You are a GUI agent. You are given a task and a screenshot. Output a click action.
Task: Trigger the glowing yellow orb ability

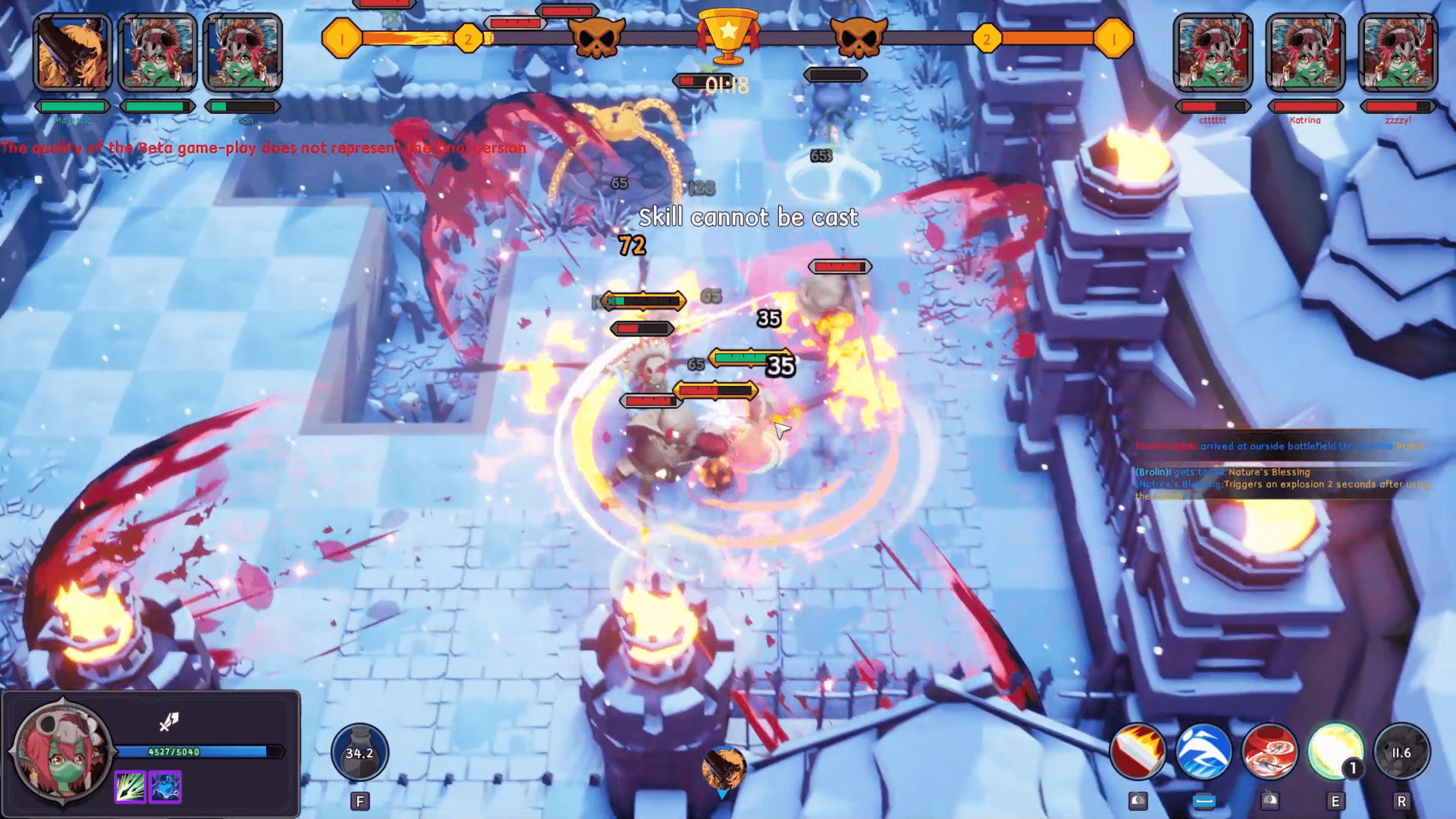click(x=1335, y=752)
